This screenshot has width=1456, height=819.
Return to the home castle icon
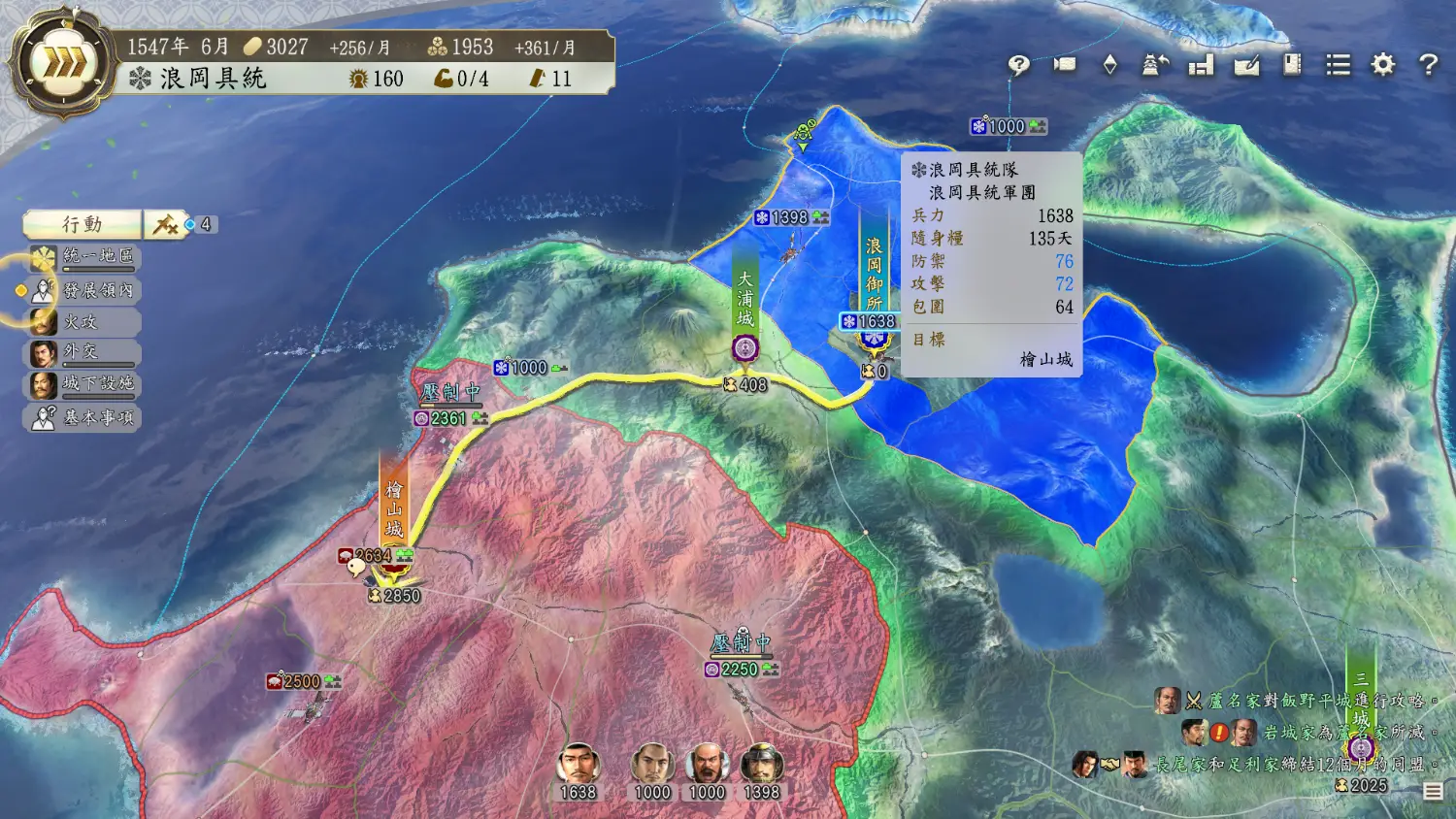point(1155,65)
